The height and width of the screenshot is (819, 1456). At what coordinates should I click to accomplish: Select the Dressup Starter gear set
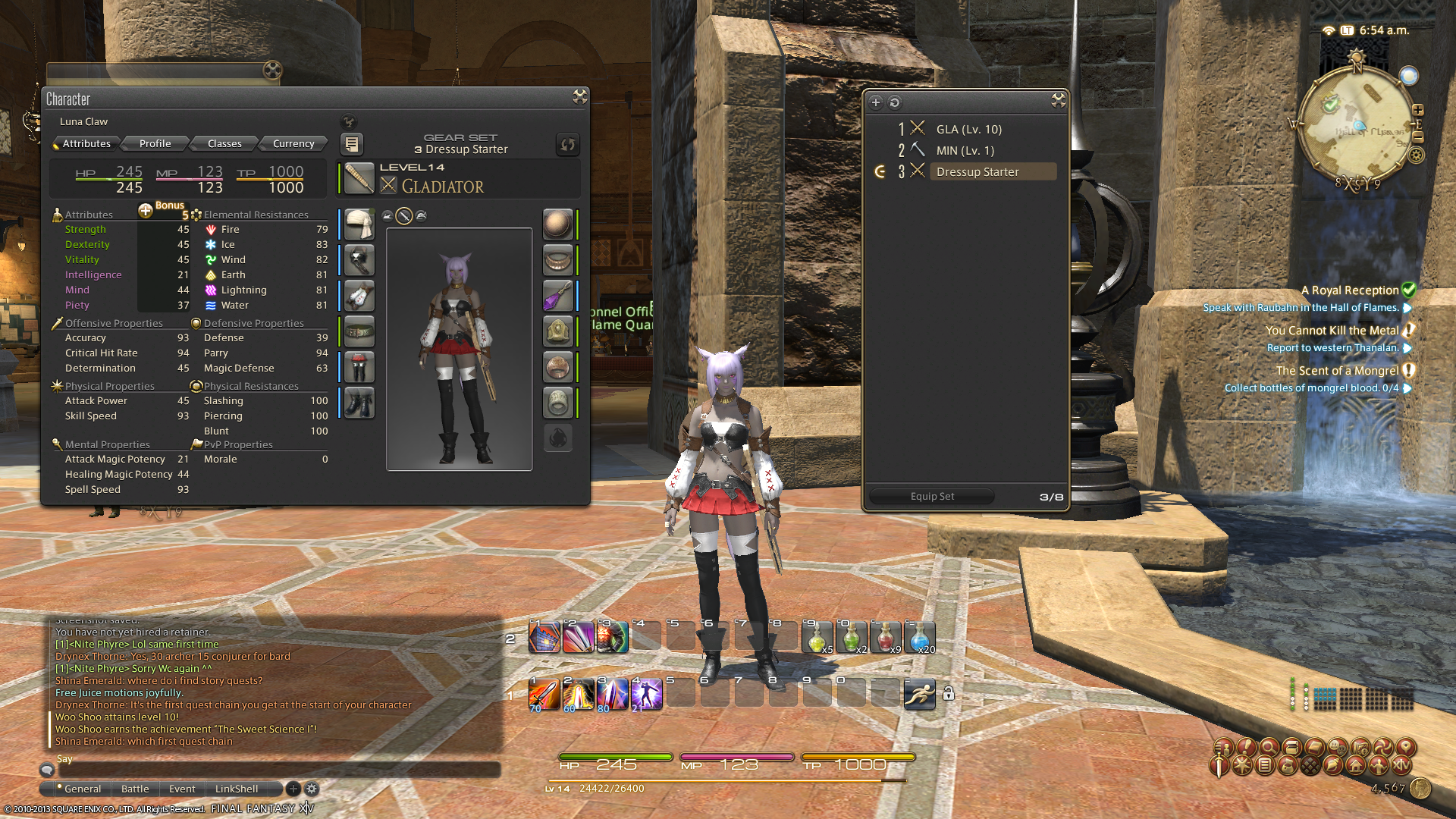[977, 172]
